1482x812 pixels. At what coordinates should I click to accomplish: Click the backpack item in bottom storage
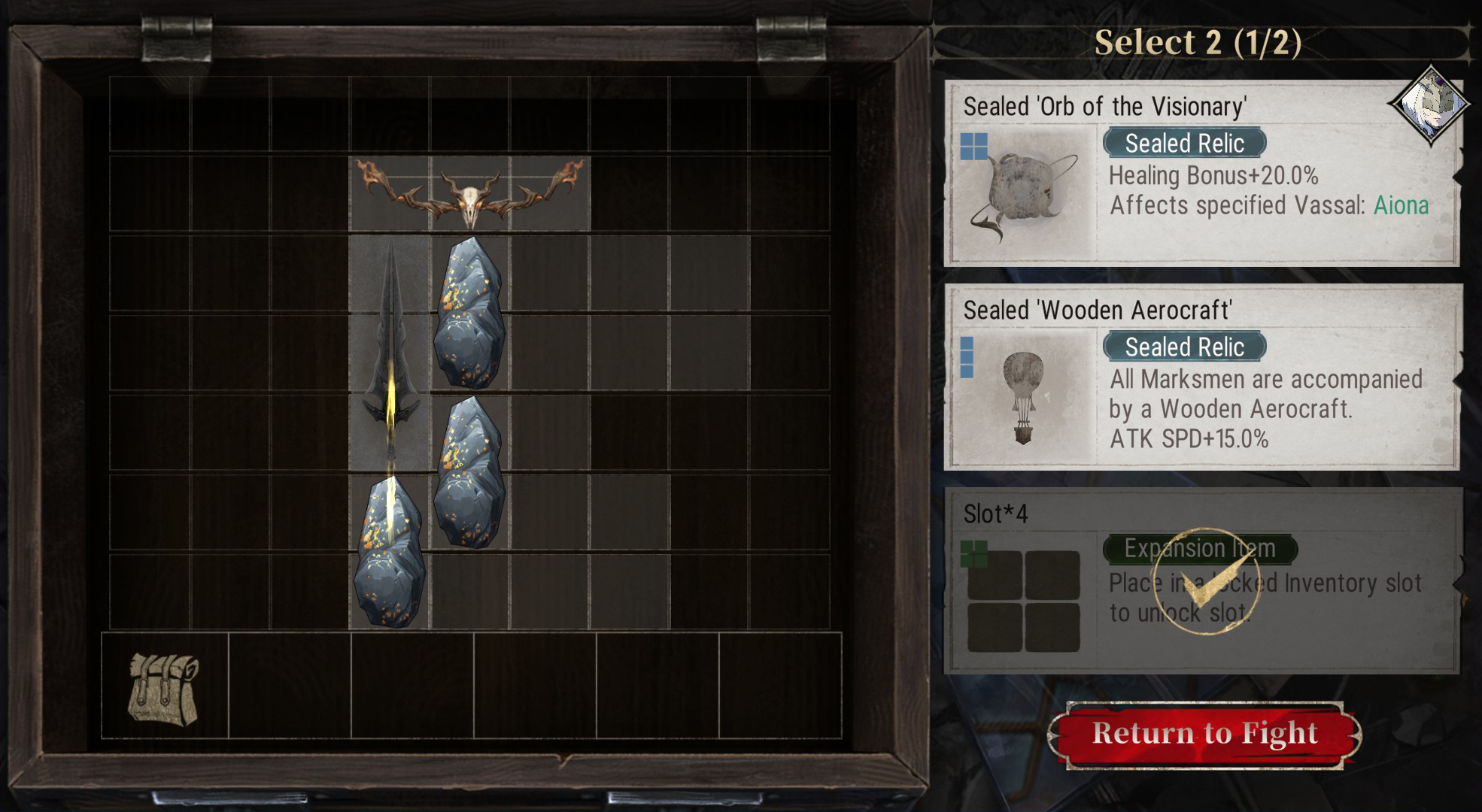164,687
